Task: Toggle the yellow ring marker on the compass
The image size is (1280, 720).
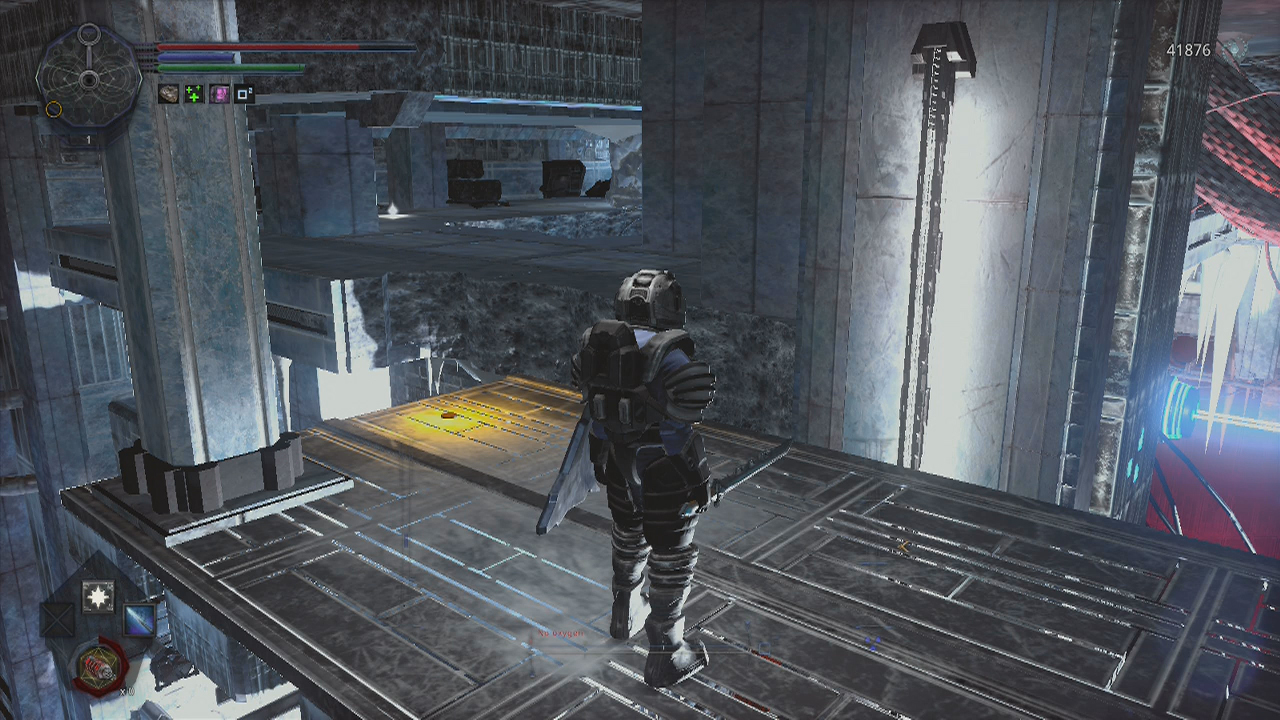Action: click(54, 110)
